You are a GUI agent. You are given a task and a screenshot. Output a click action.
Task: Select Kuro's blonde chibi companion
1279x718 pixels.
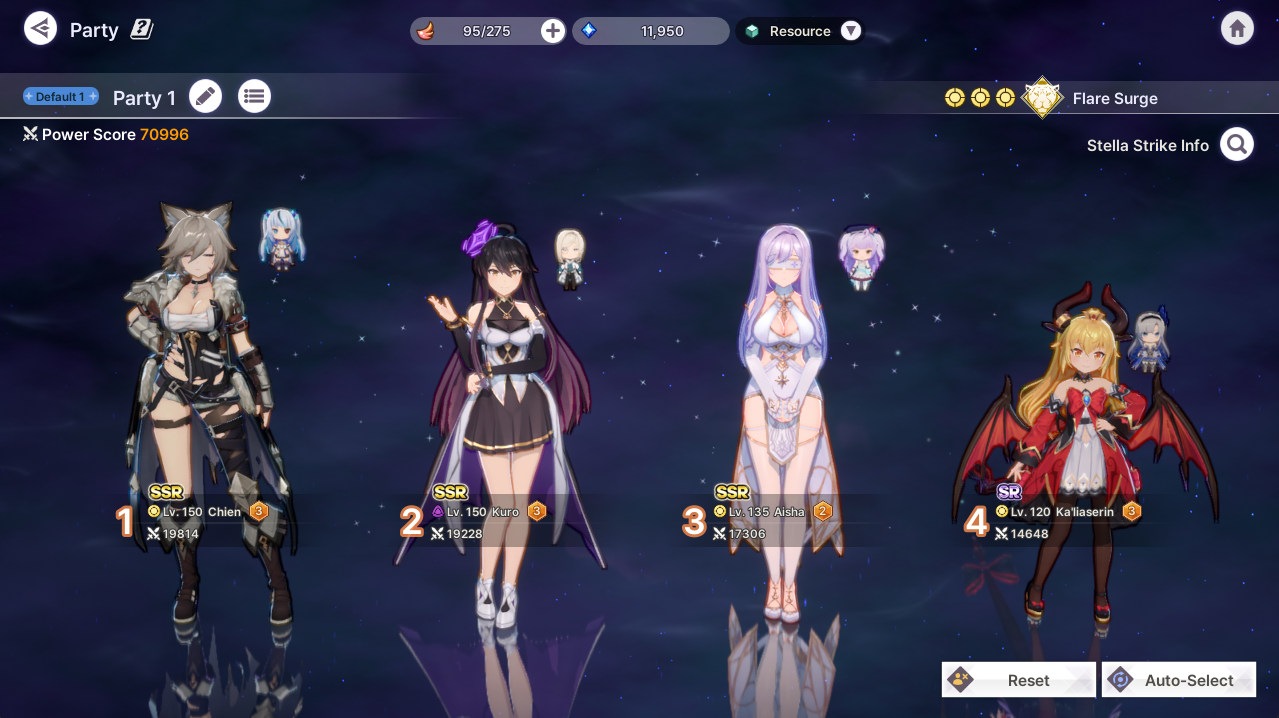(570, 259)
